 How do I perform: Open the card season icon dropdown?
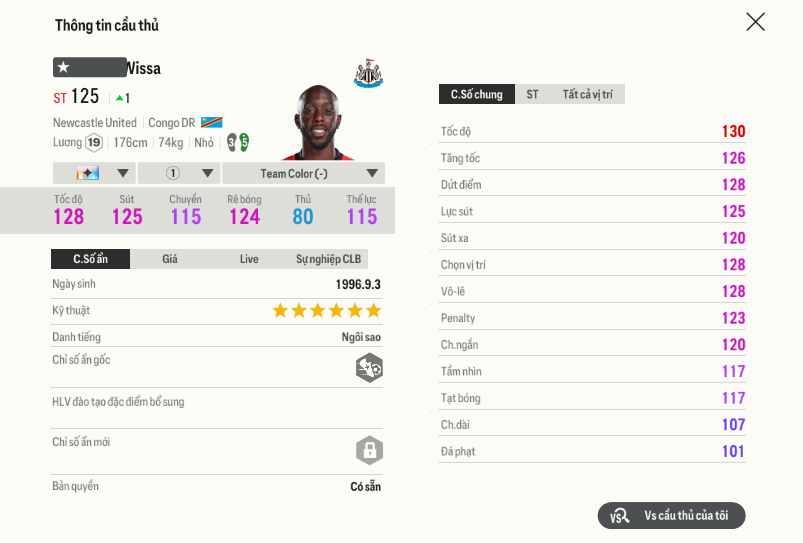(93, 173)
